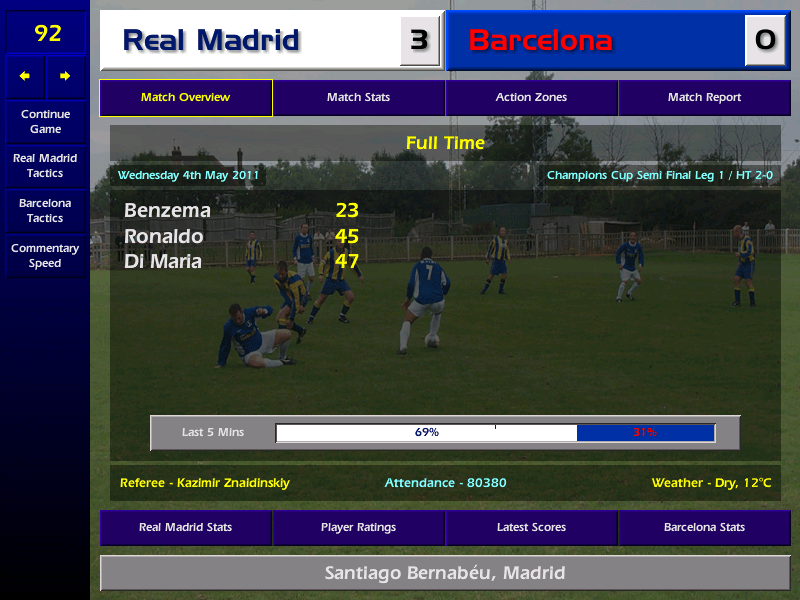Image resolution: width=800 pixels, height=600 pixels.
Task: Open Barcelona Tactics
Action: [x=45, y=211]
